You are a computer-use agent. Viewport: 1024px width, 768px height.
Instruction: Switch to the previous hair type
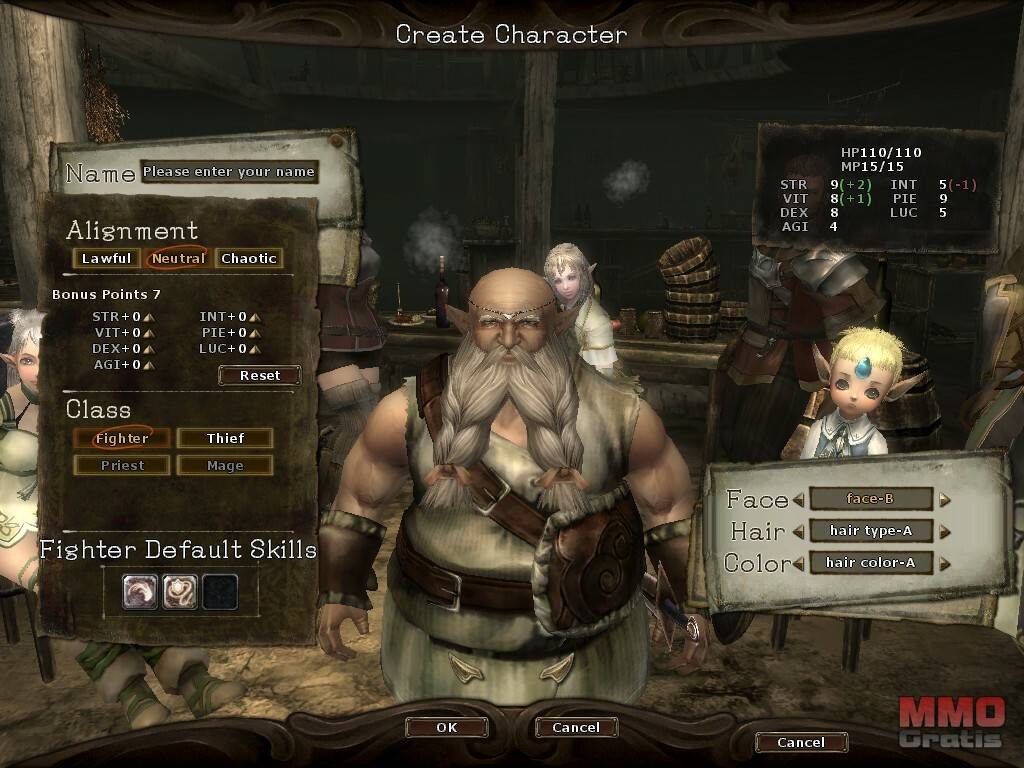798,531
